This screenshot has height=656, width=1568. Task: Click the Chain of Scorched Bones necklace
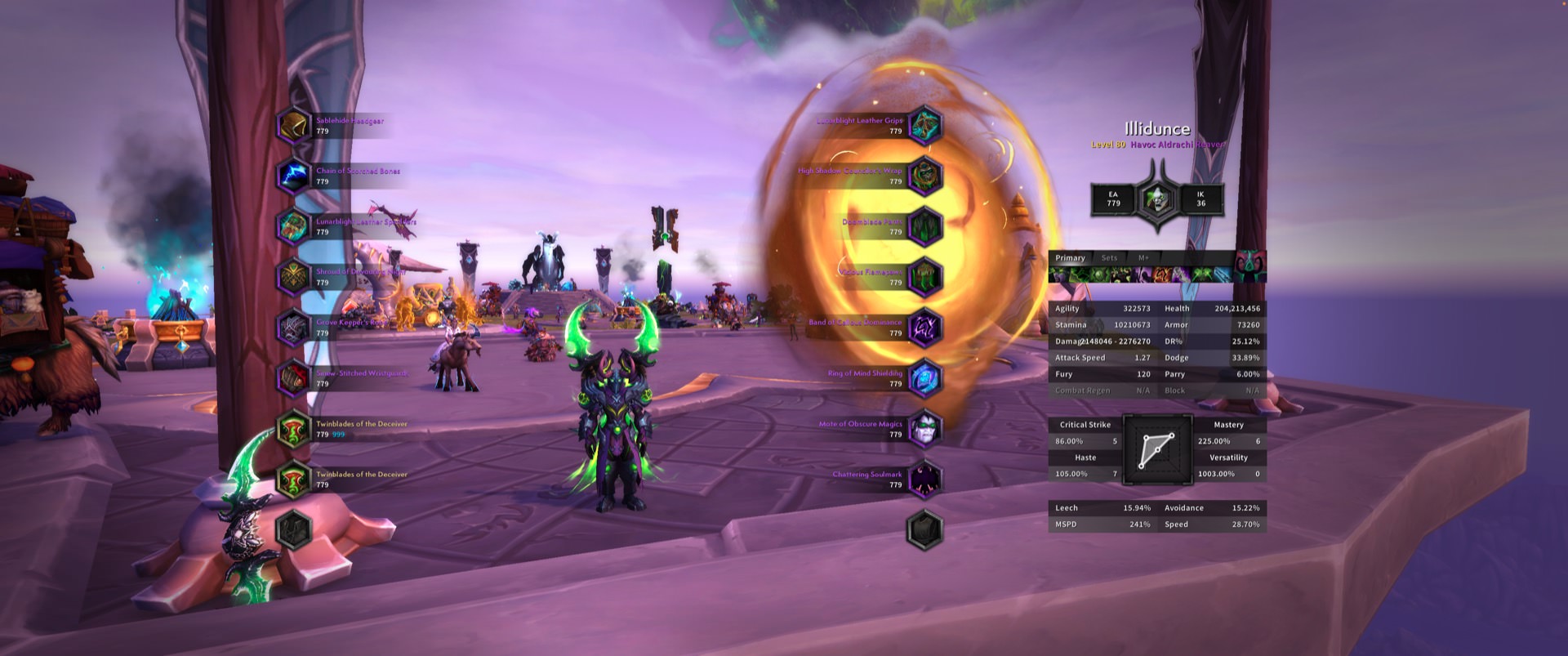click(294, 176)
